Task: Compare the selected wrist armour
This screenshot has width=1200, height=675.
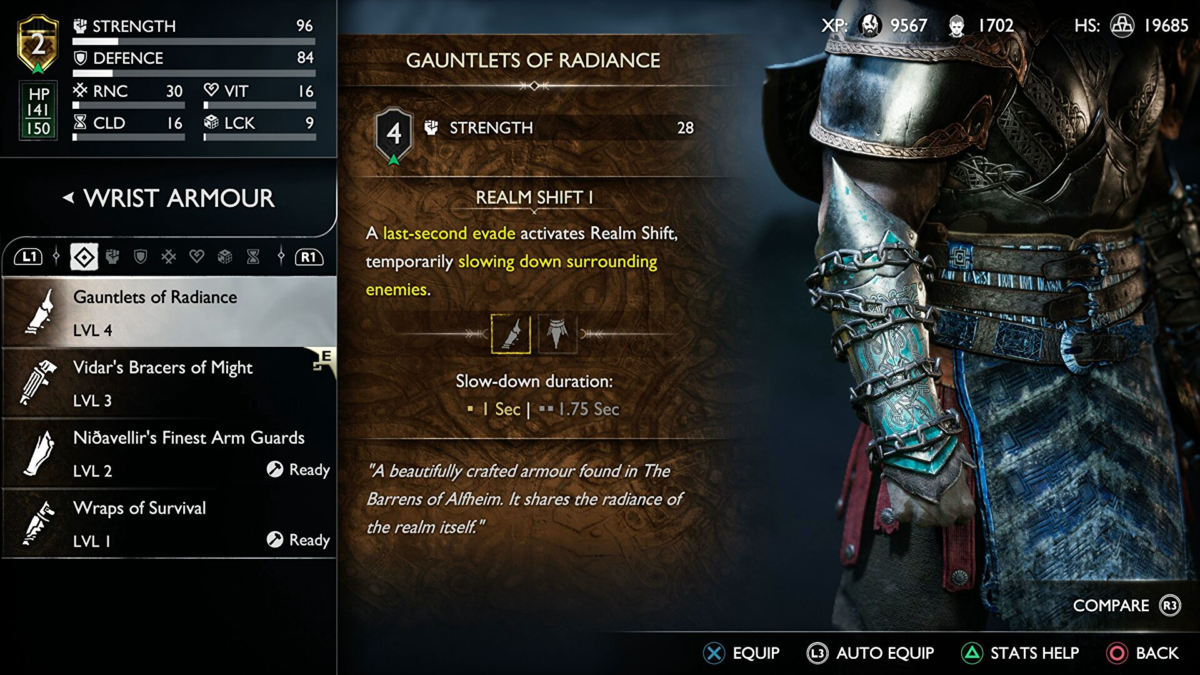Action: pyautogui.click(x=1126, y=606)
